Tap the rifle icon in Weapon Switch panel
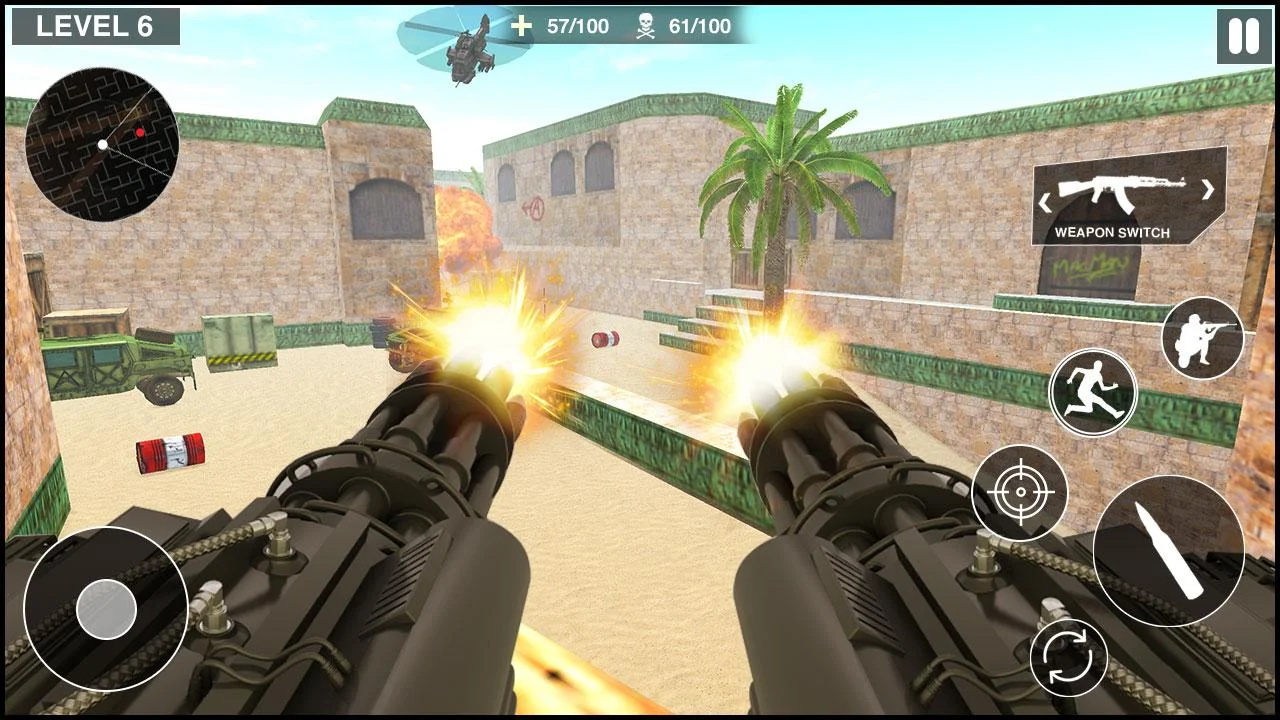The image size is (1280, 720). tap(1122, 189)
